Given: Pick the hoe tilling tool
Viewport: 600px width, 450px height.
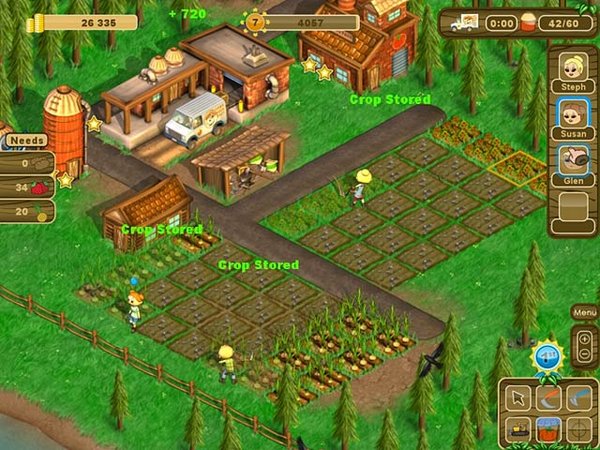Looking at the screenshot, I should (579, 399).
